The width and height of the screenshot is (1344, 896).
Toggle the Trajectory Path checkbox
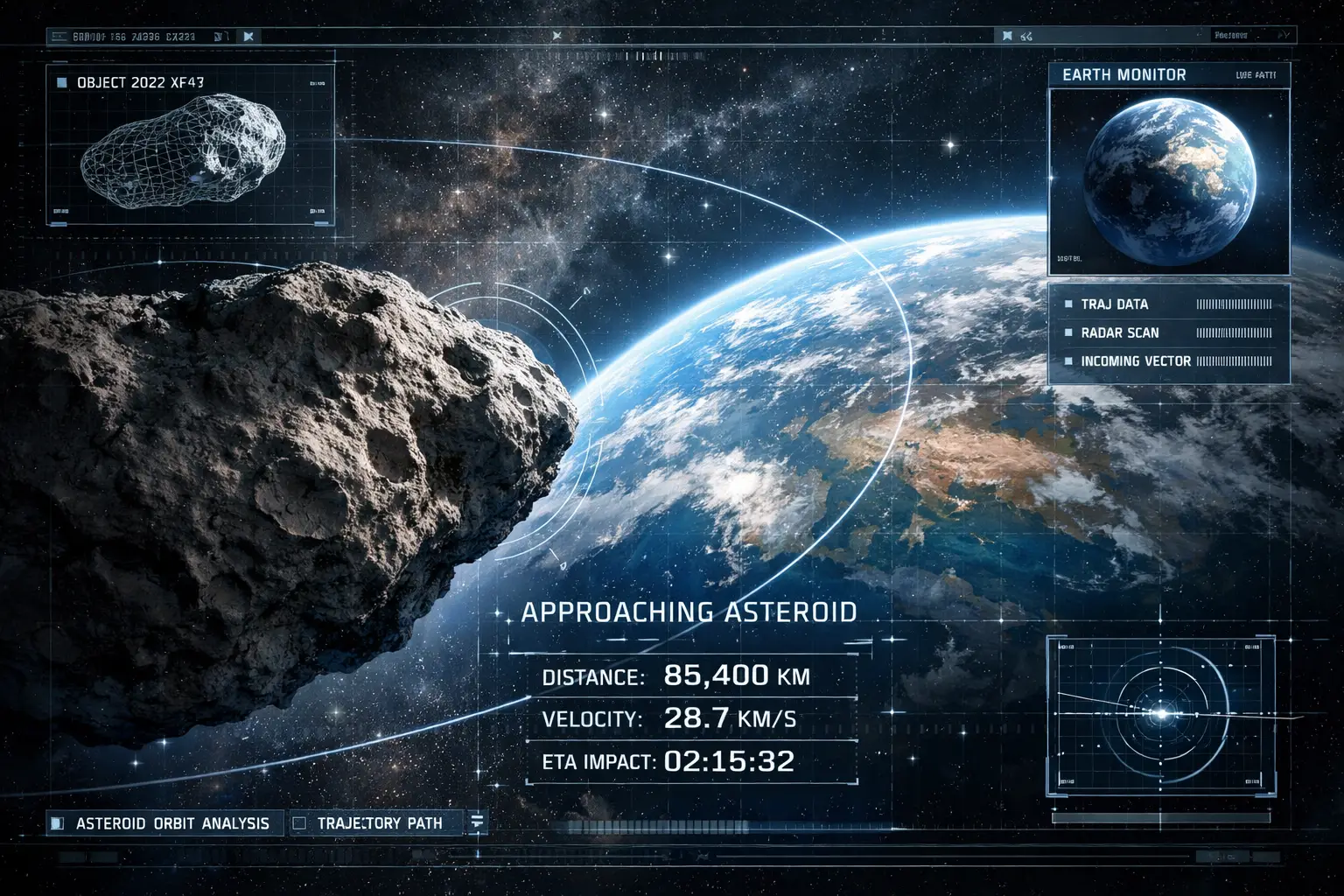coord(299,823)
